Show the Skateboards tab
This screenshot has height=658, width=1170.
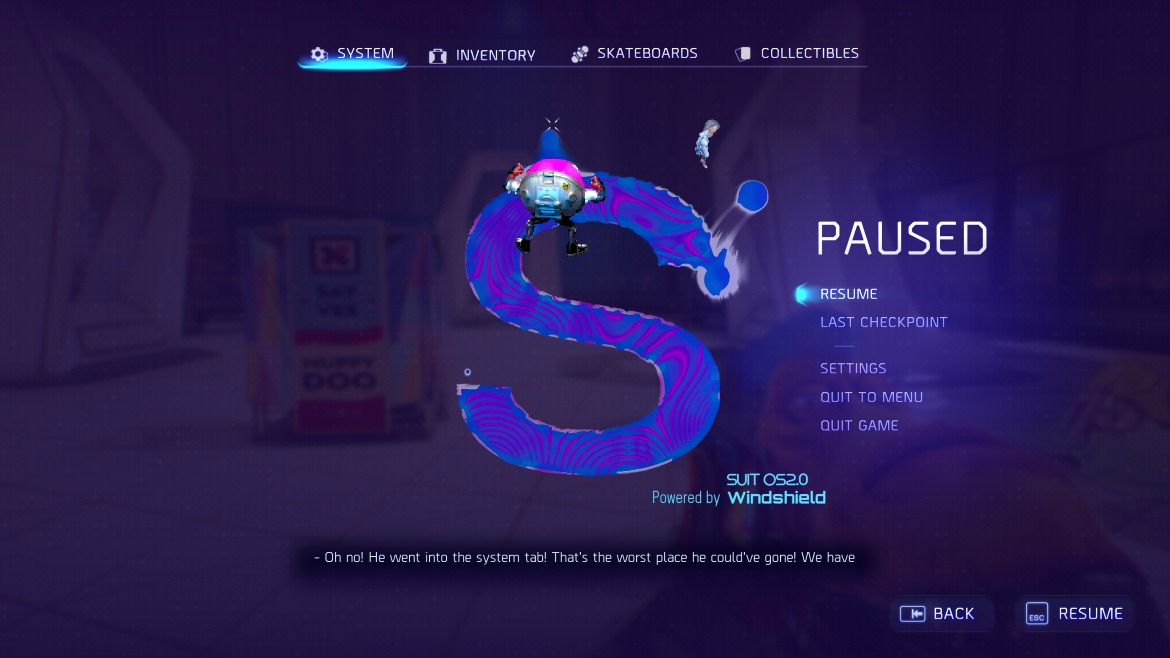pyautogui.click(x=635, y=54)
